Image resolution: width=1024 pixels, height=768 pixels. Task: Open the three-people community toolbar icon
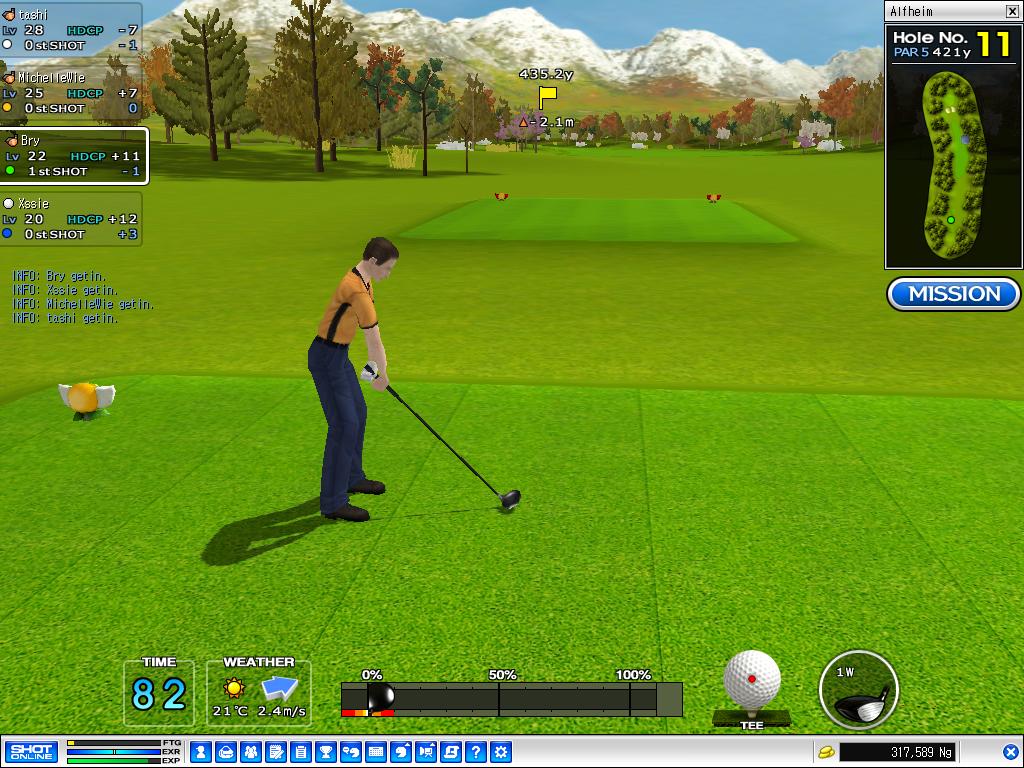[x=250, y=751]
